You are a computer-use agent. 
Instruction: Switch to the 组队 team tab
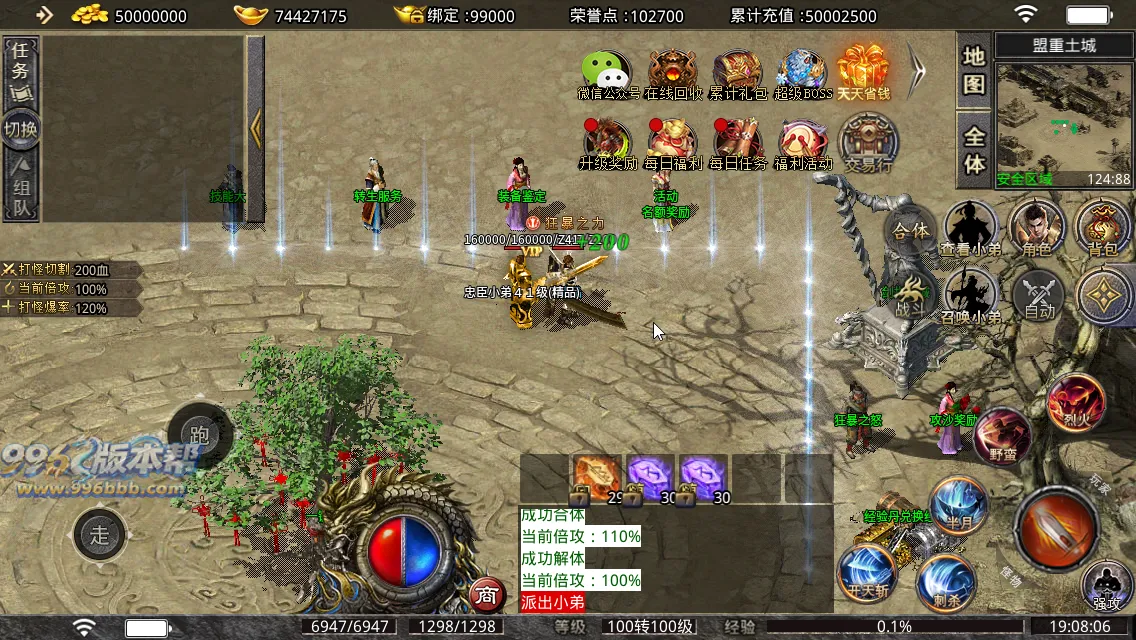(22, 188)
